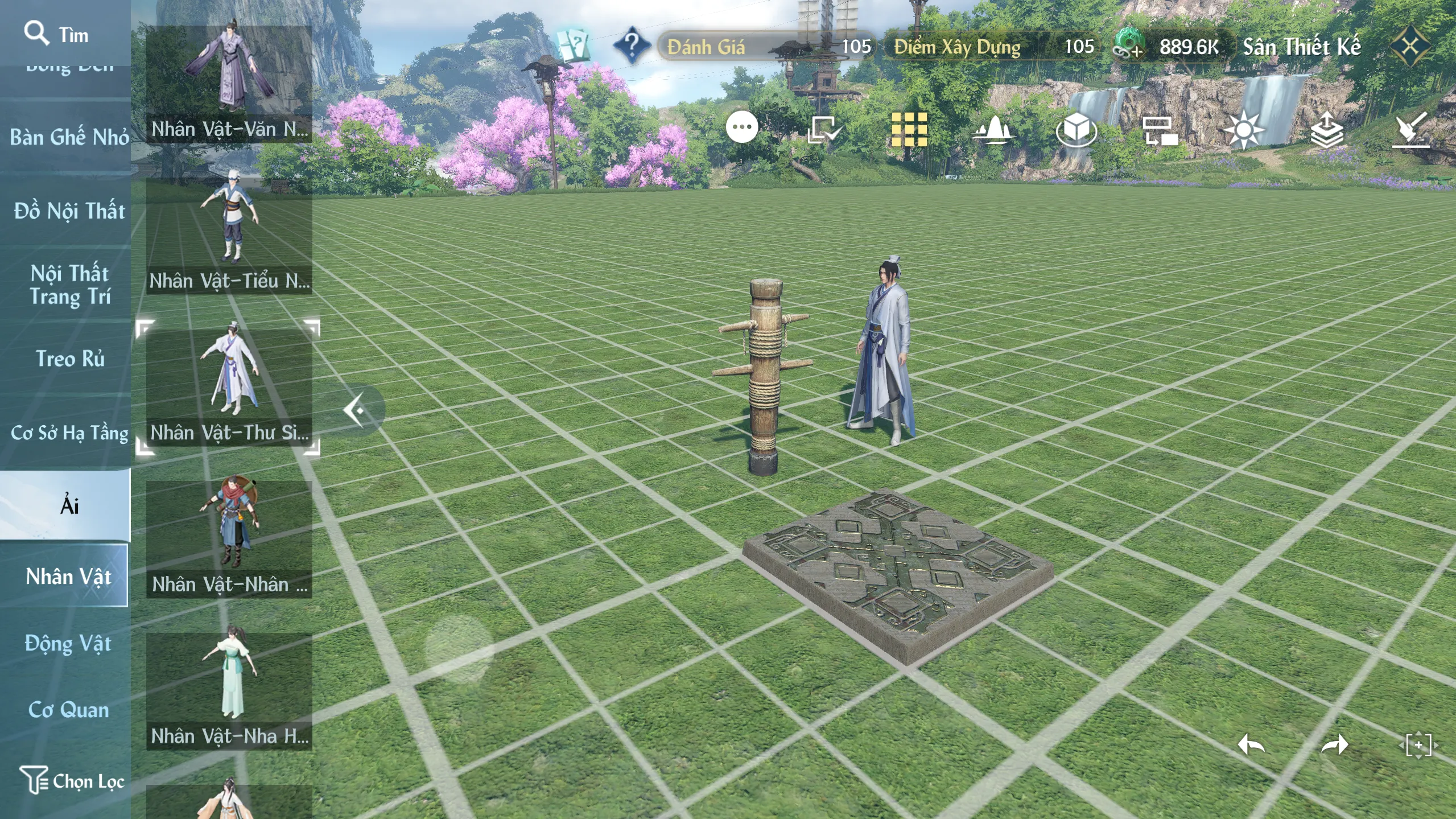Image resolution: width=1456 pixels, height=819 pixels.
Task: Open Nội Thất Trang Trí category
Action: (x=69, y=285)
